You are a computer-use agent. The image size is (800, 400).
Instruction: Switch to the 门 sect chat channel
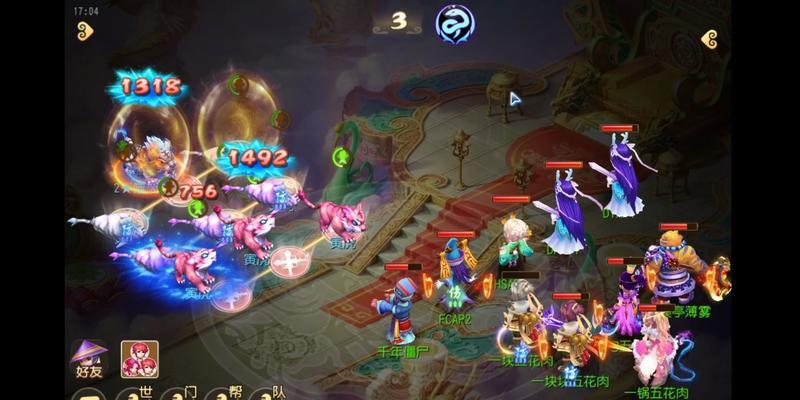(187, 393)
